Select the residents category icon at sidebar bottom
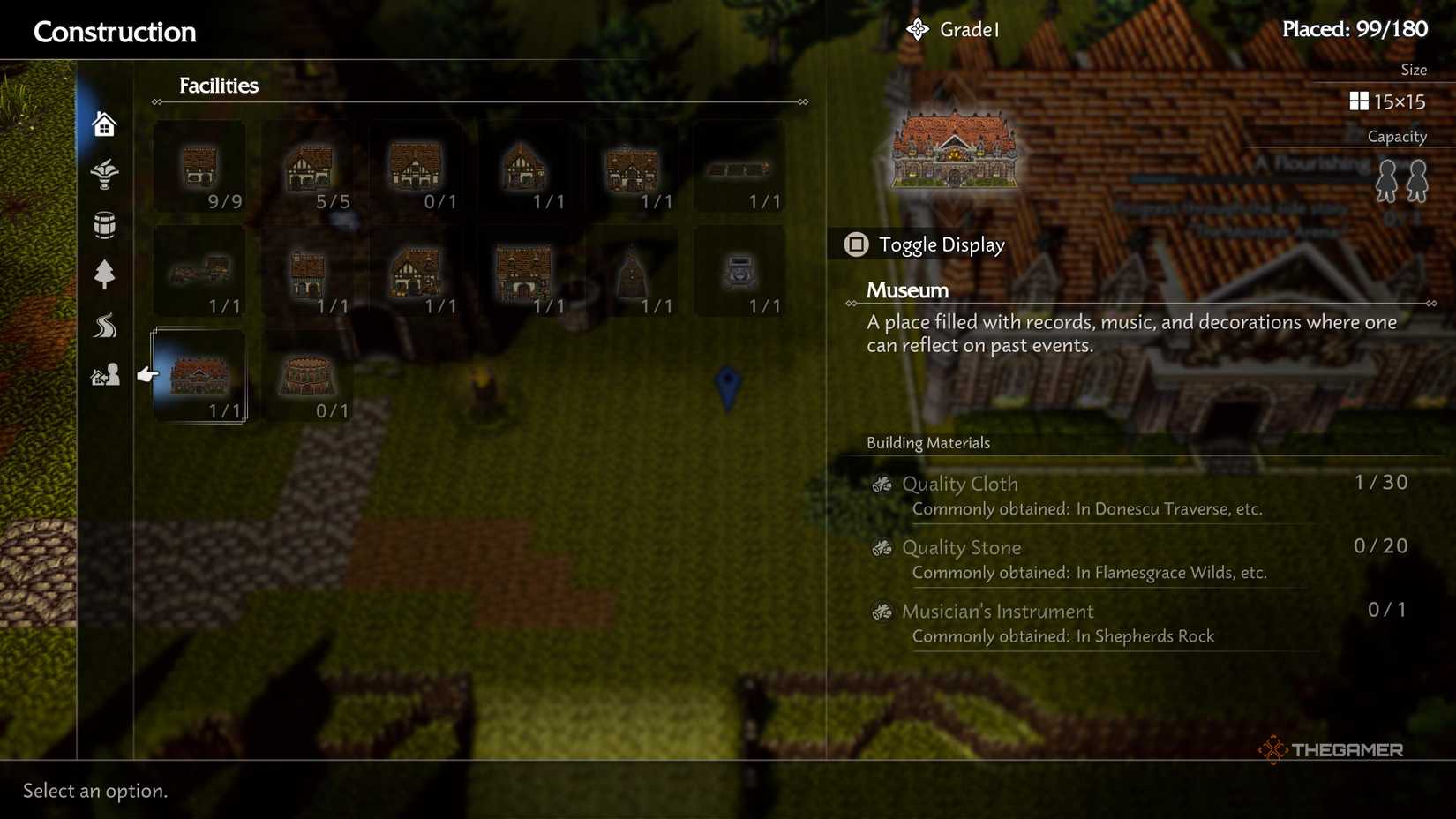The height and width of the screenshot is (819, 1456). [x=104, y=374]
